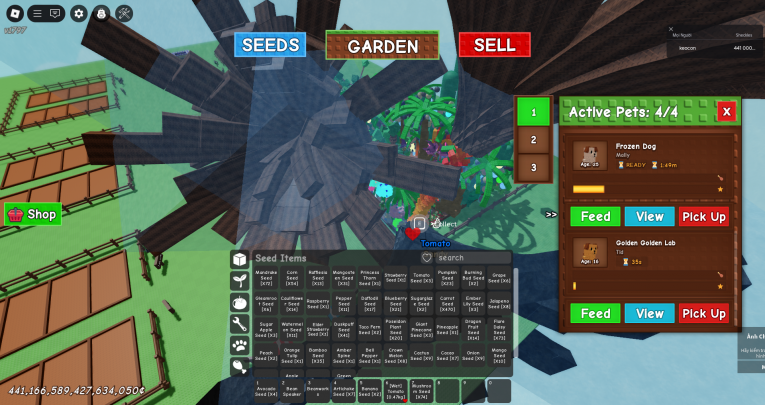
Task: Switch to pet loadout 3
Action: (x=533, y=167)
